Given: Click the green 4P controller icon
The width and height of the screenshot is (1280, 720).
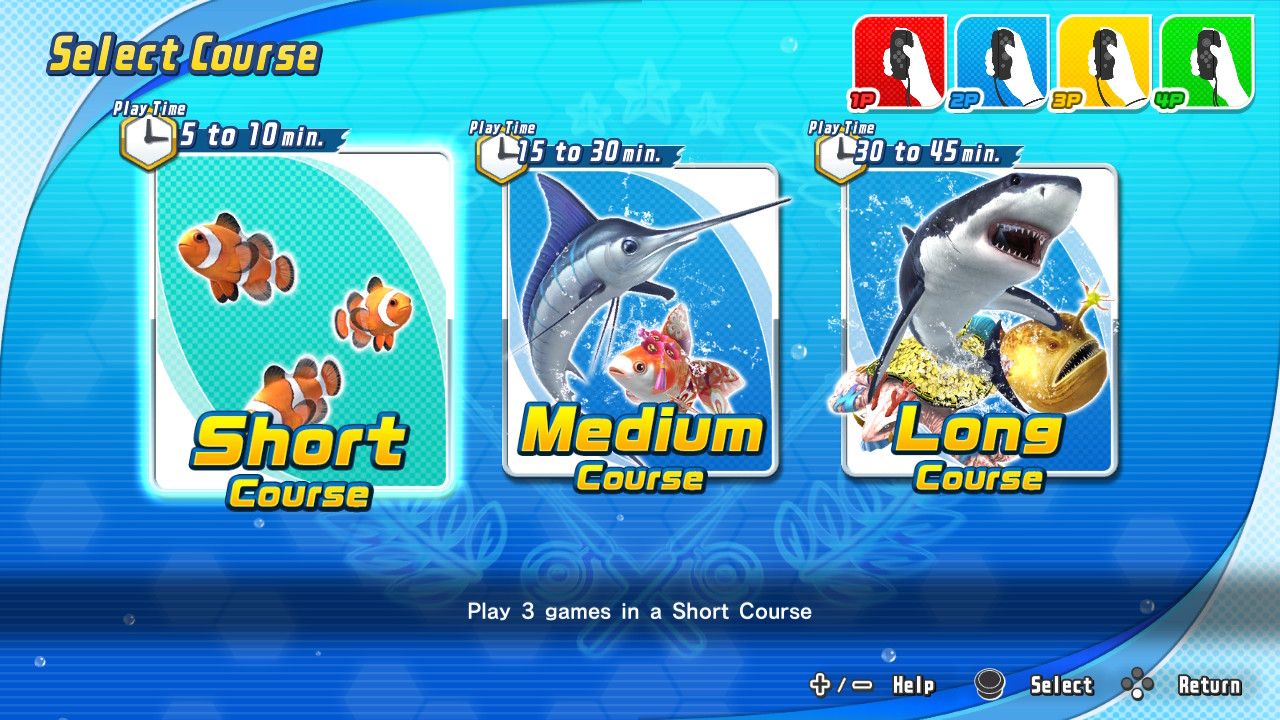Looking at the screenshot, I should tap(1206, 61).
